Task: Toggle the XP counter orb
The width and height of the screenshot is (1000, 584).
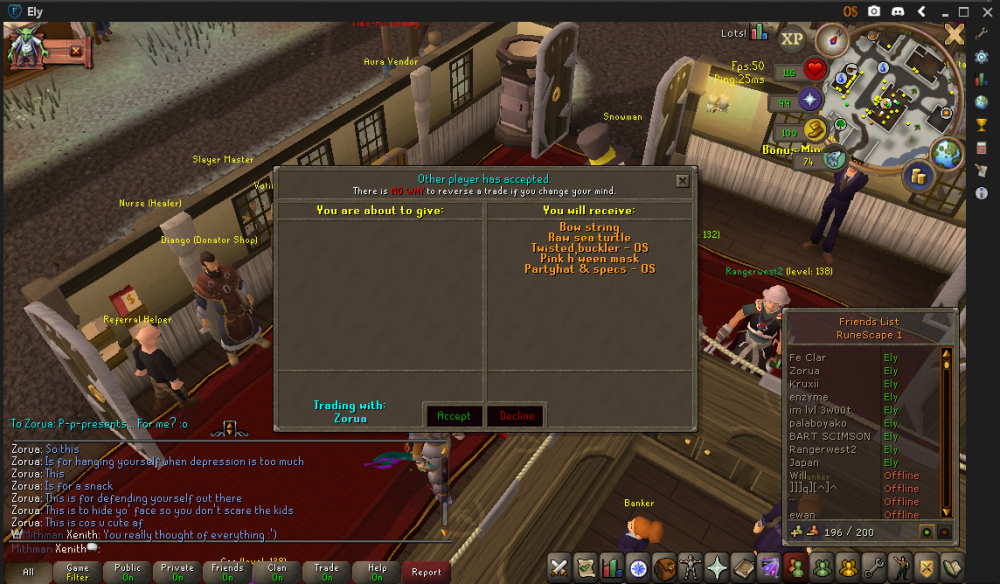Action: (x=792, y=39)
